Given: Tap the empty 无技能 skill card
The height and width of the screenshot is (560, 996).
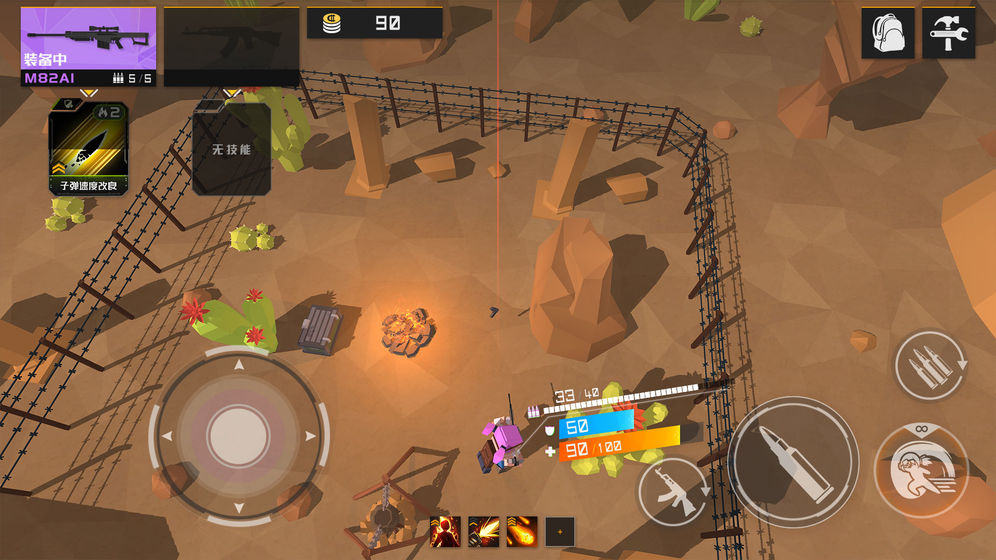Looking at the screenshot, I should (231, 148).
